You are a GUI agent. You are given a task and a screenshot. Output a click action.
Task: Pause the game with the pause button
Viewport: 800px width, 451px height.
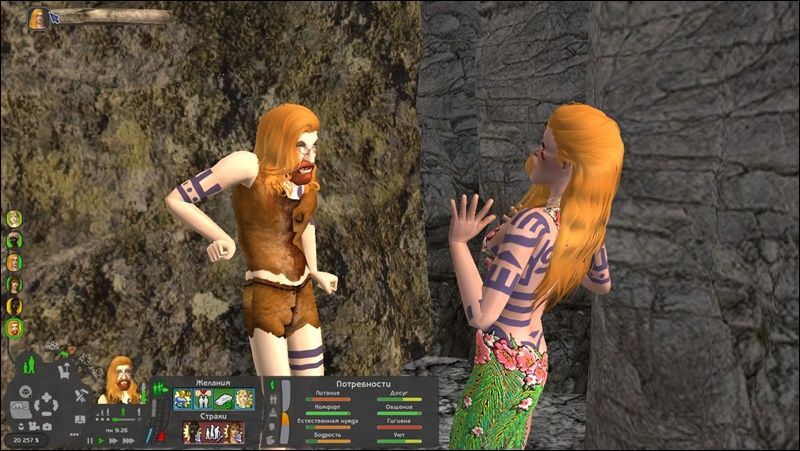(89, 440)
